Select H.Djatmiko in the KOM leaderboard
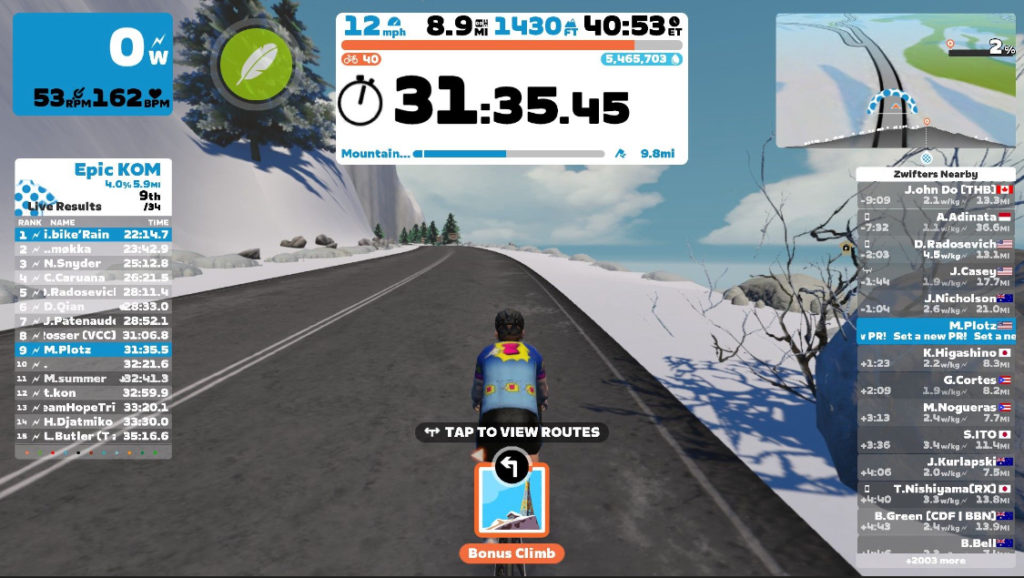This screenshot has width=1024, height=578. (x=93, y=421)
